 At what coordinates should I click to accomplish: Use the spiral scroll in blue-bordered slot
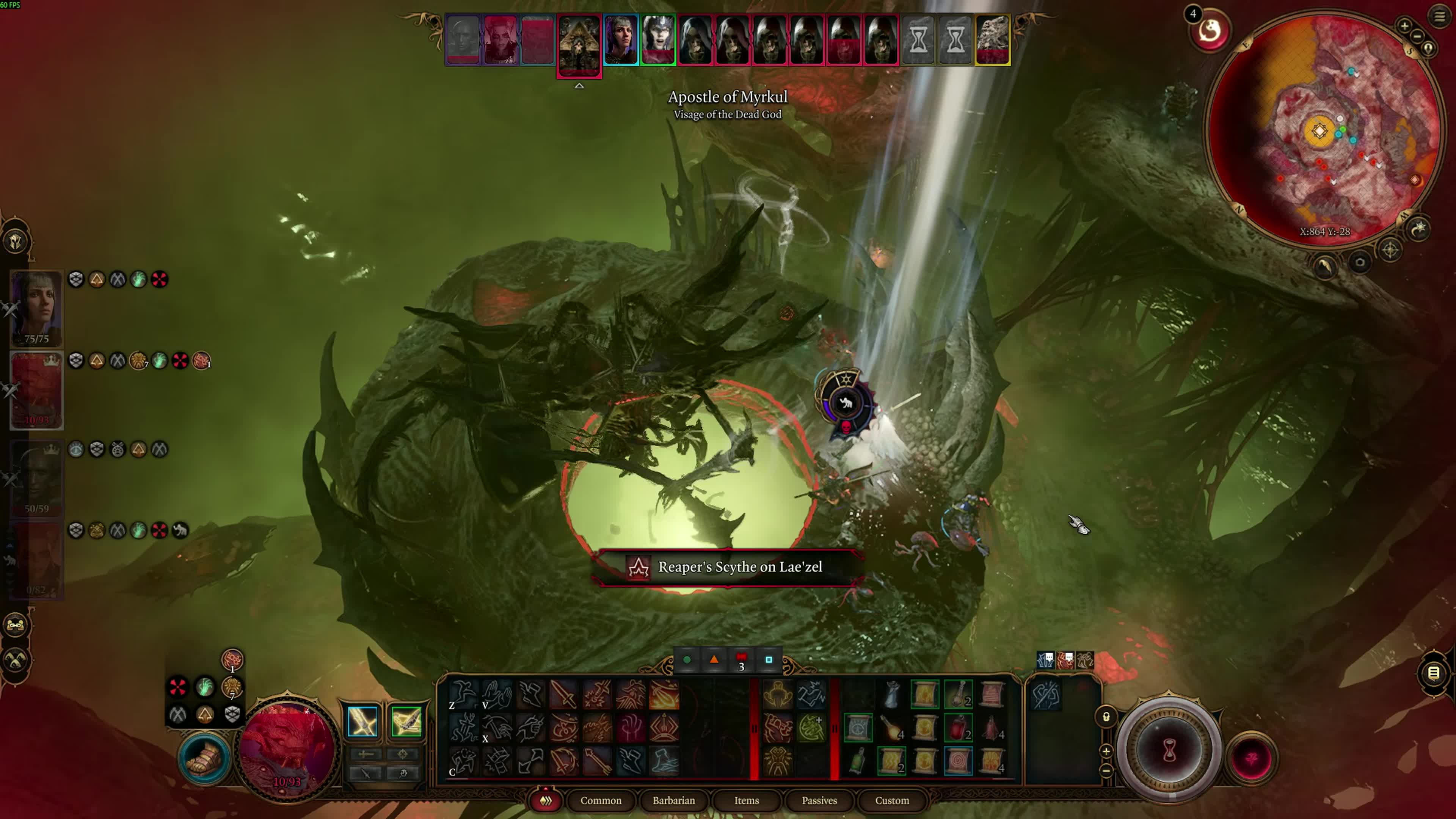coord(958,761)
